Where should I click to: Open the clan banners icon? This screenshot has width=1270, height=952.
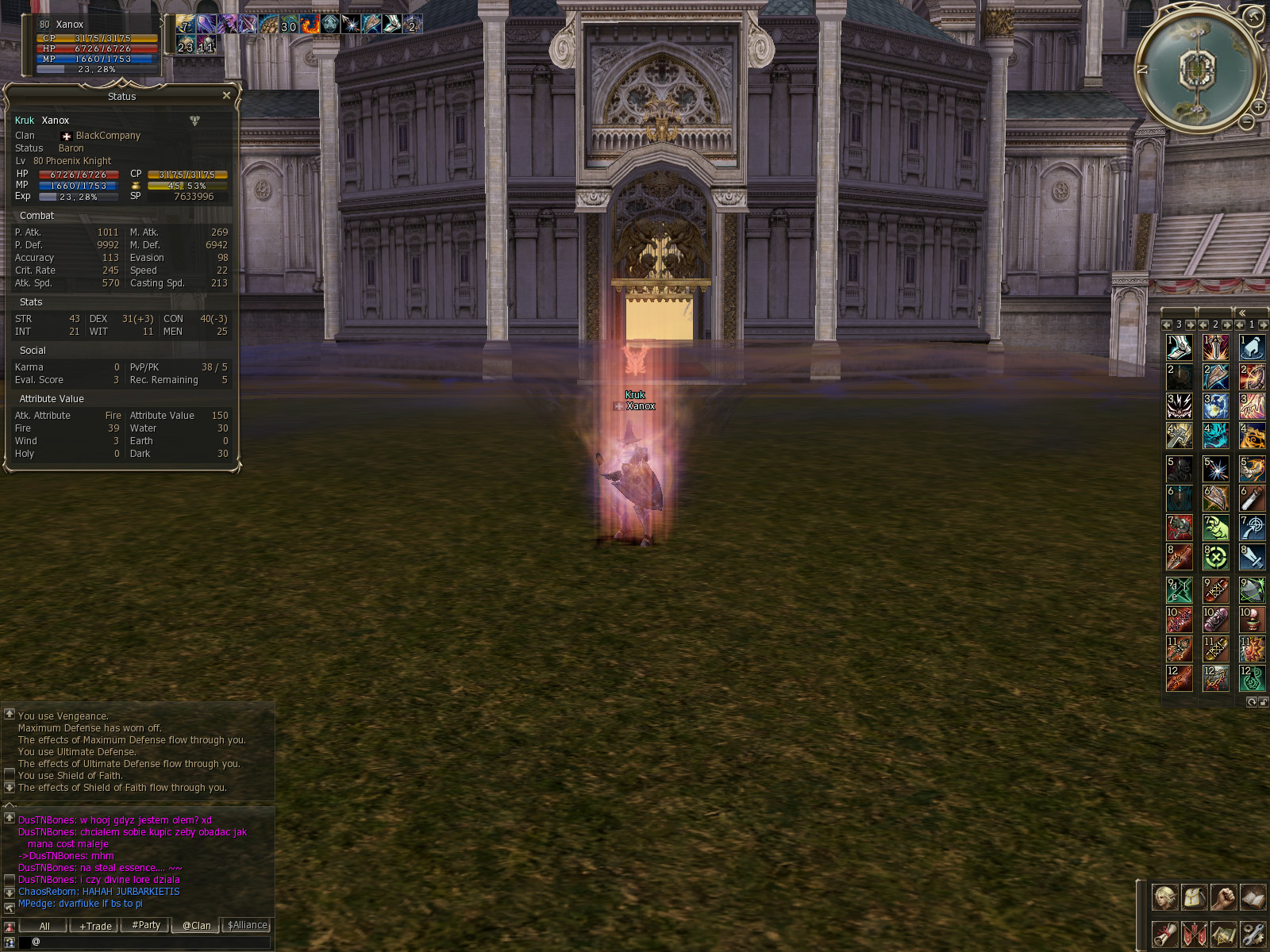pyautogui.click(x=1194, y=934)
